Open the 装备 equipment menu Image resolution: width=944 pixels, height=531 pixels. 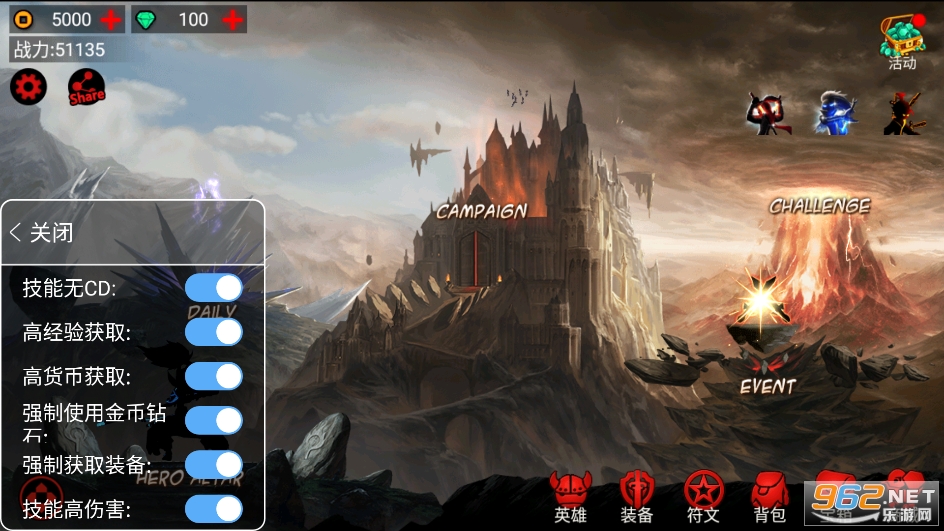(x=636, y=497)
